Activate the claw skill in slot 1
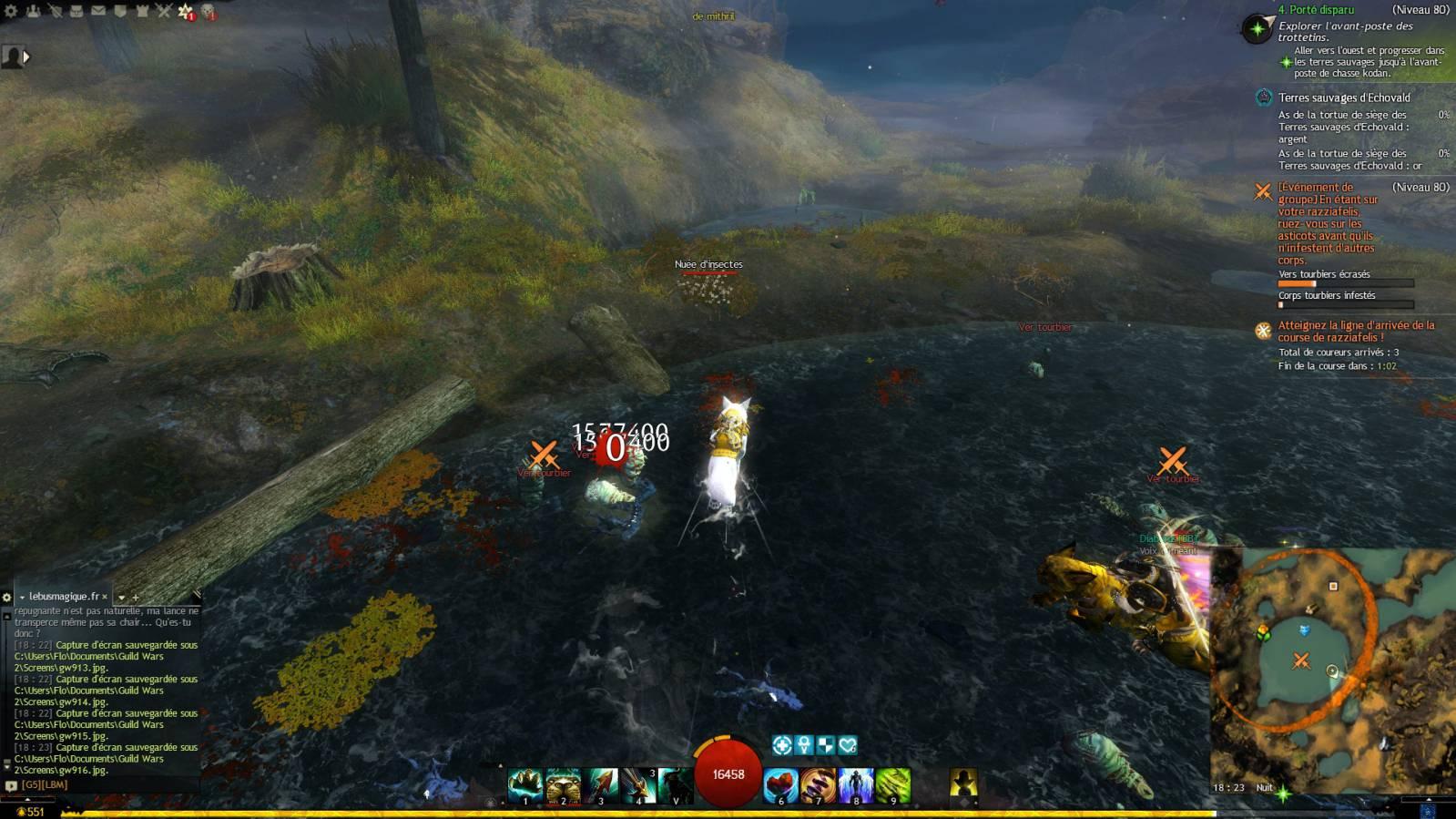The image size is (1456, 819). click(x=525, y=784)
